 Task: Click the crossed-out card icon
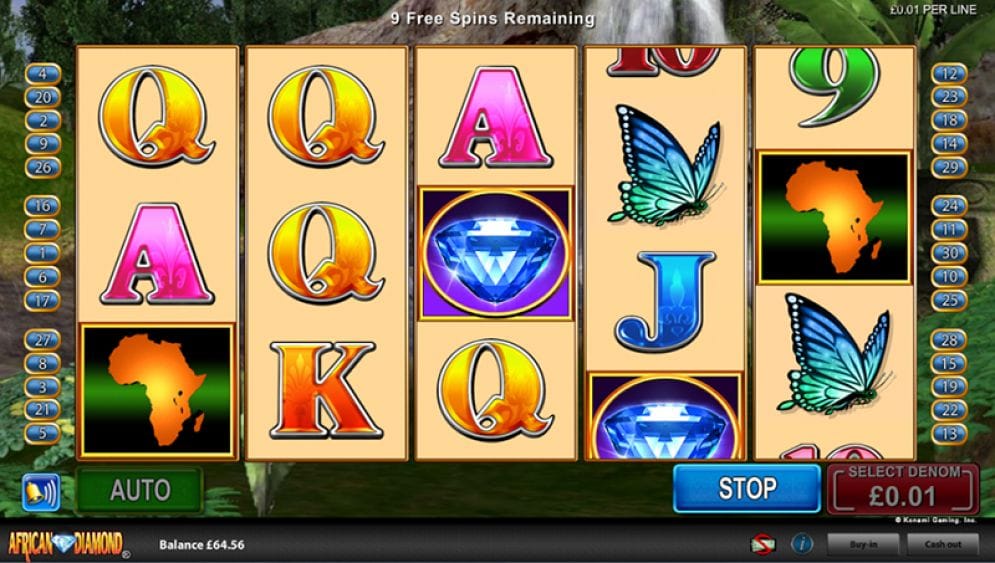click(765, 544)
